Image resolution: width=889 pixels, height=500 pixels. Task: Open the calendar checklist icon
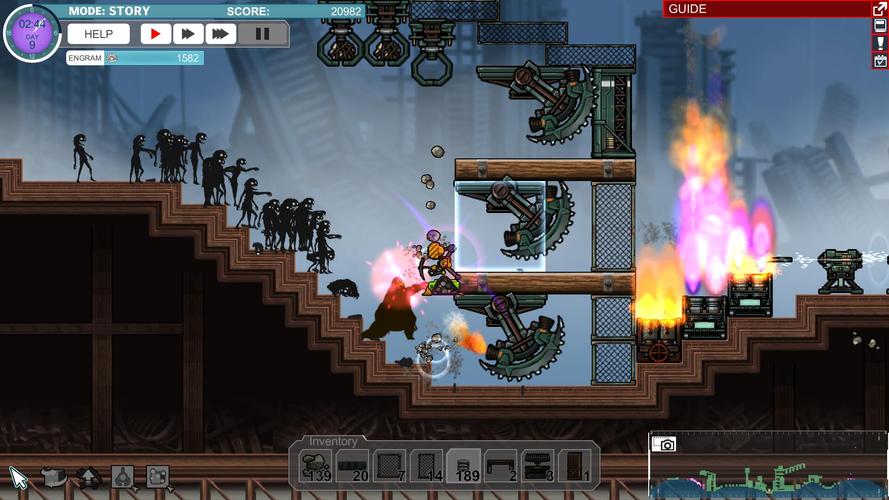coord(880,60)
